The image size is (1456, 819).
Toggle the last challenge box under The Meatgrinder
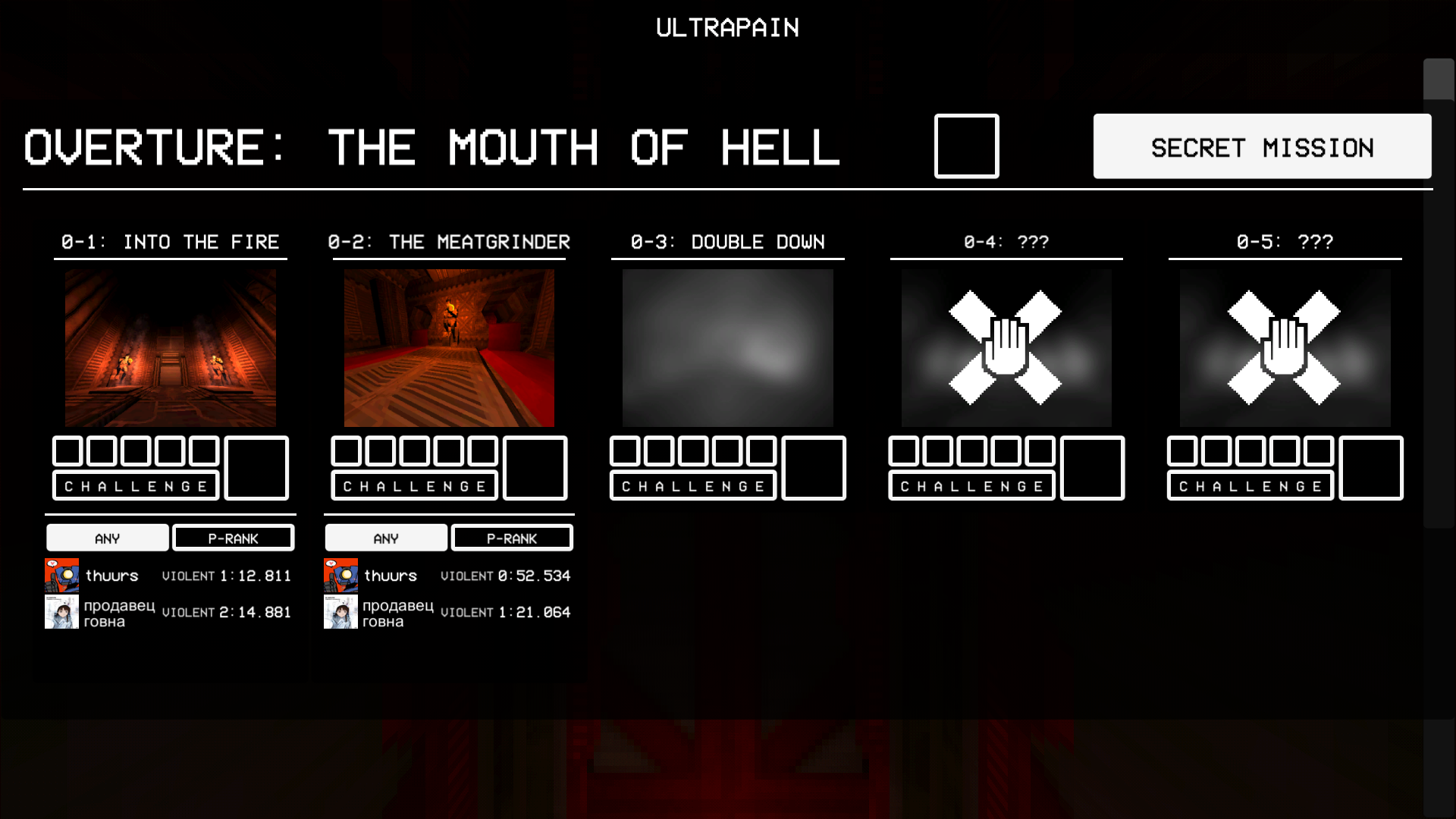click(482, 450)
